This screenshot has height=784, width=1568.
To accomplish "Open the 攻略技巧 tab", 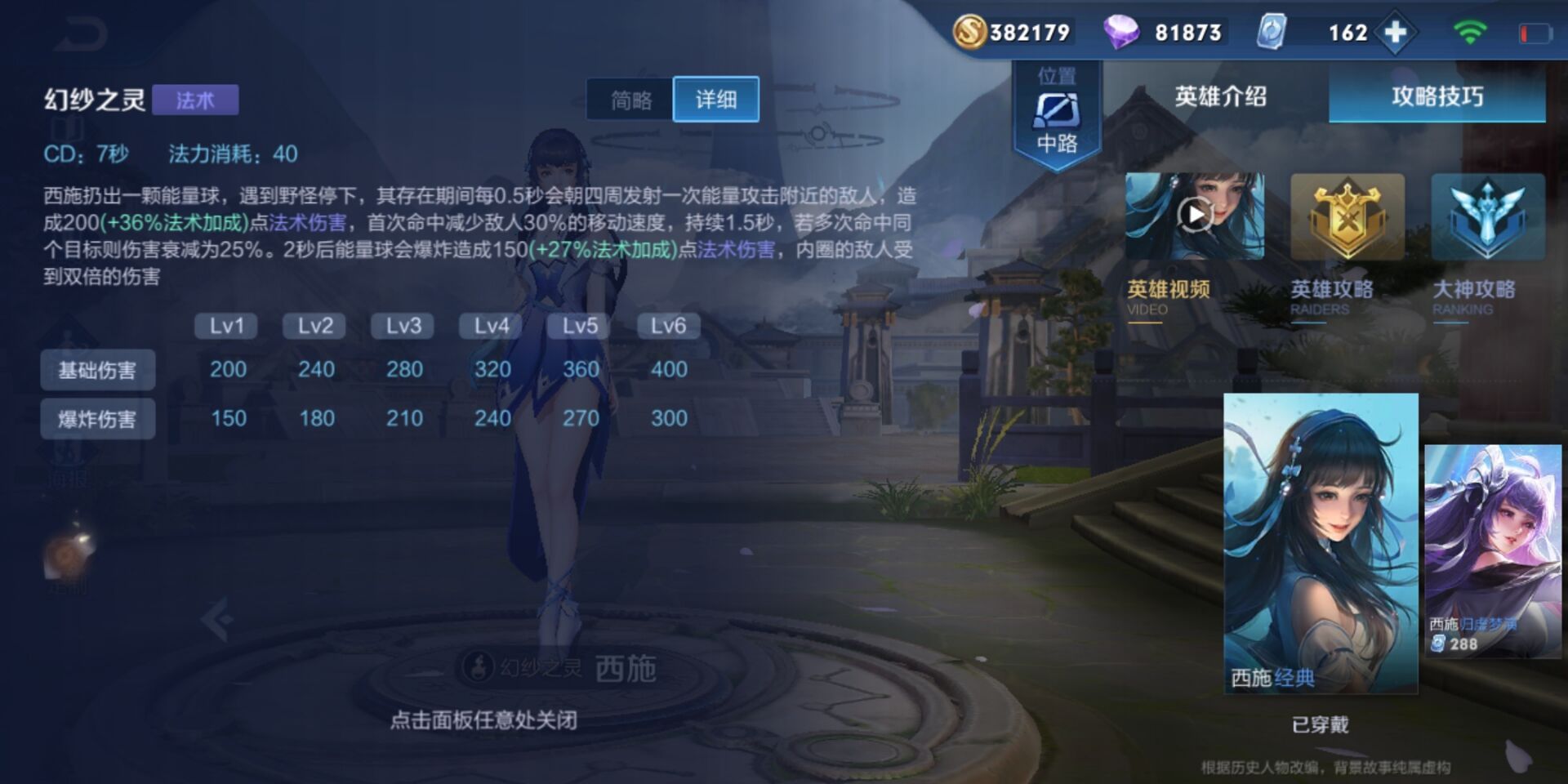I will (1436, 96).
